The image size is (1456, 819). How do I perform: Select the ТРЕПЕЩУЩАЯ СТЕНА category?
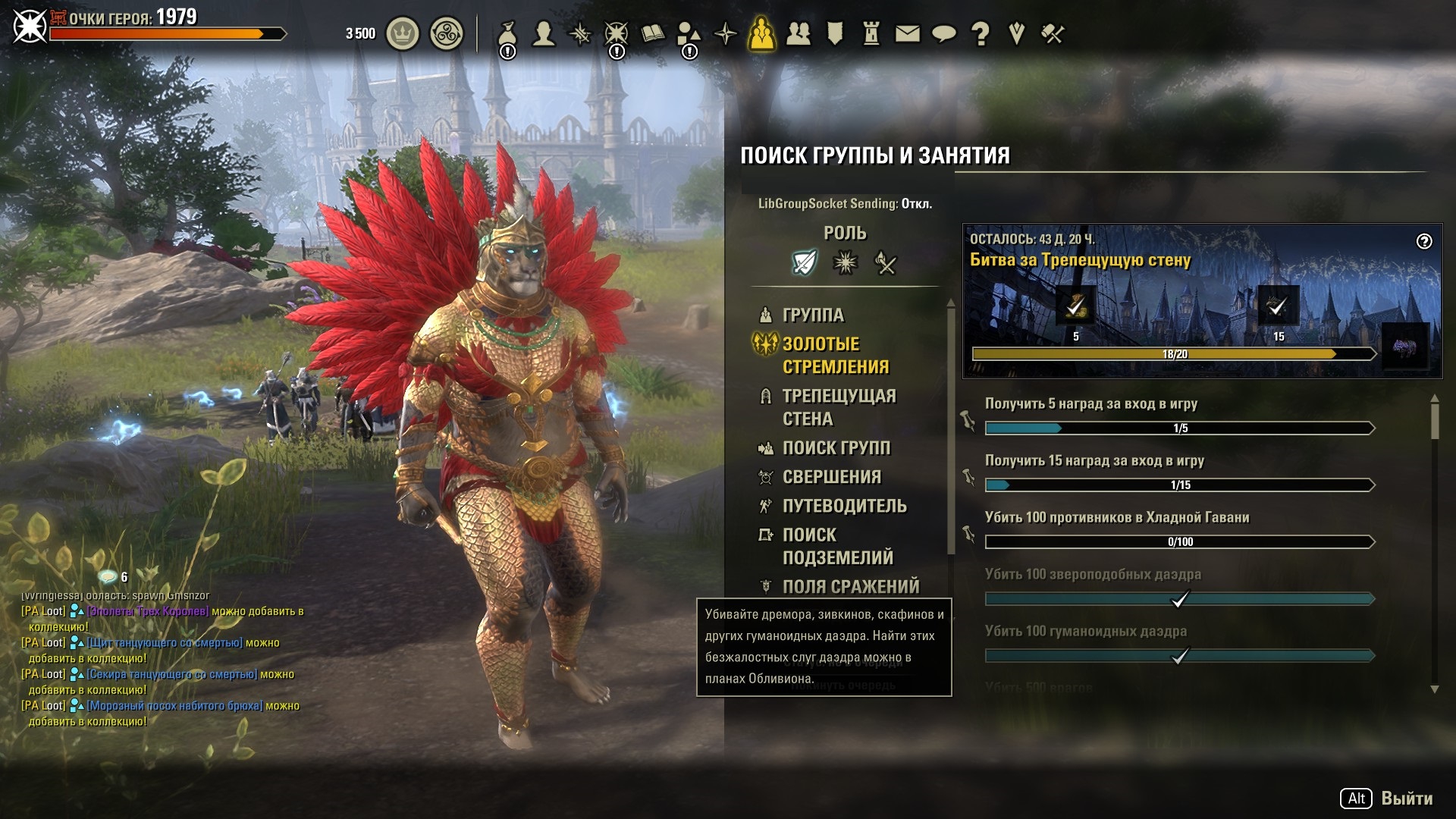(x=839, y=407)
